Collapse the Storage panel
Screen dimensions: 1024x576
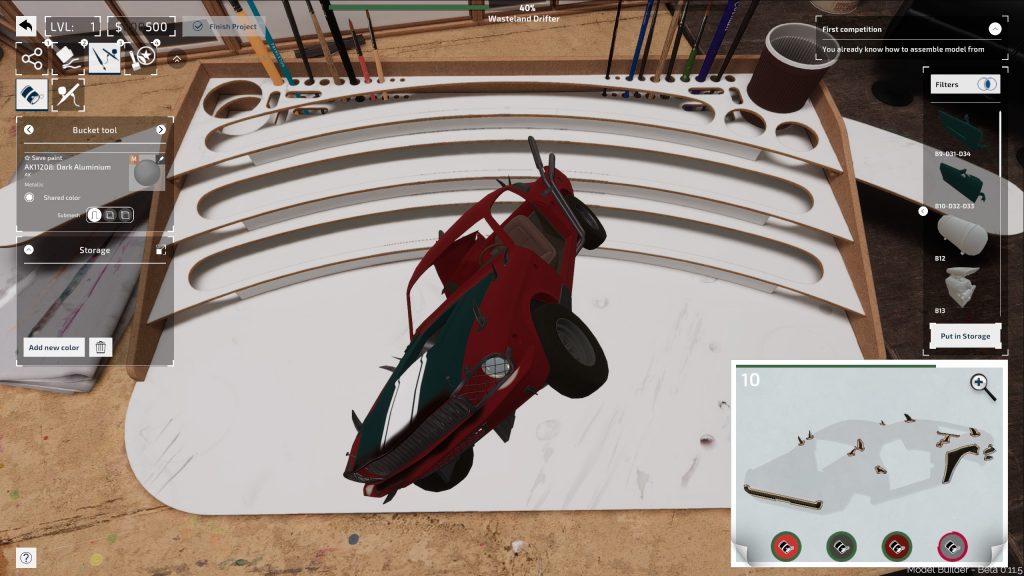(29, 250)
